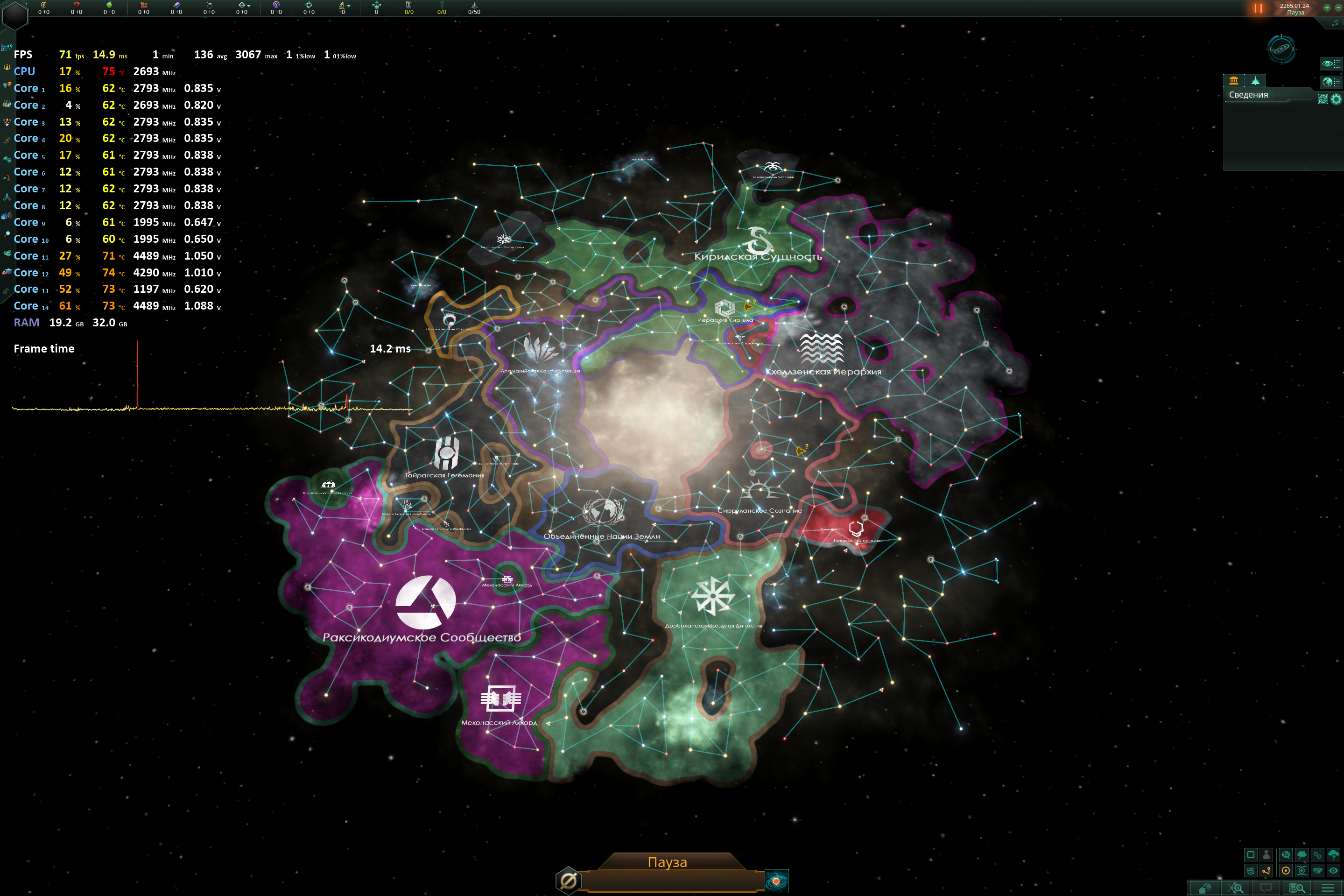Click the refresh arrows icon
The height and width of the screenshot is (896, 1344).
pos(1323,99)
